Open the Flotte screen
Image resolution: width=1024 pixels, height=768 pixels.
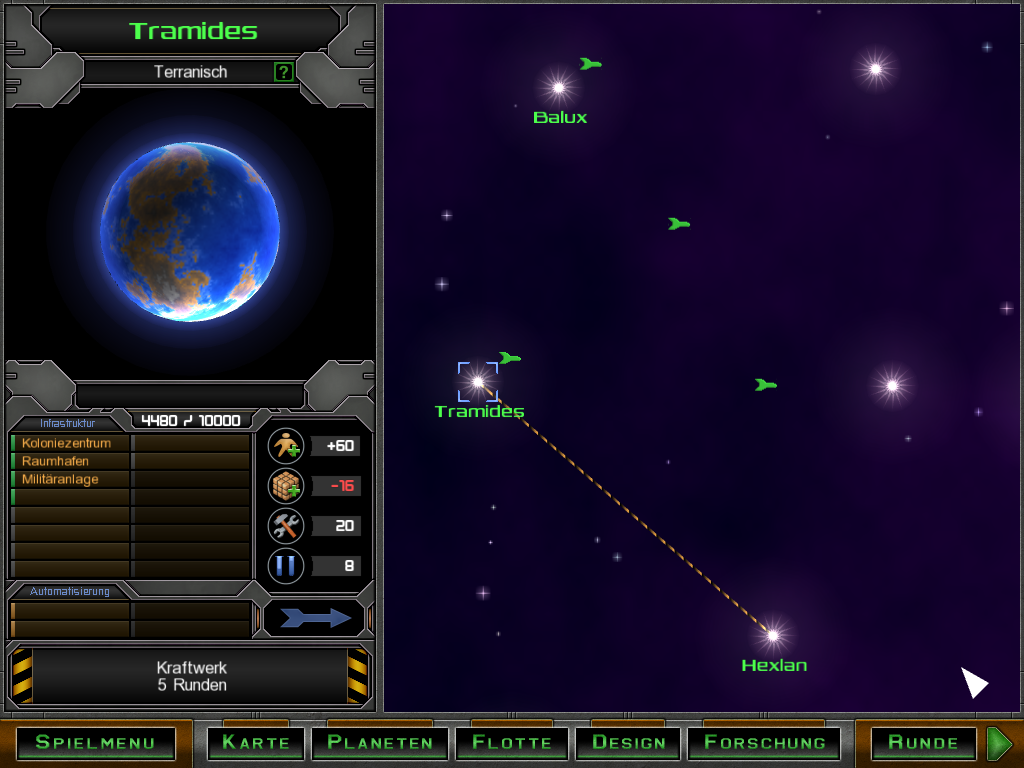(x=512, y=742)
